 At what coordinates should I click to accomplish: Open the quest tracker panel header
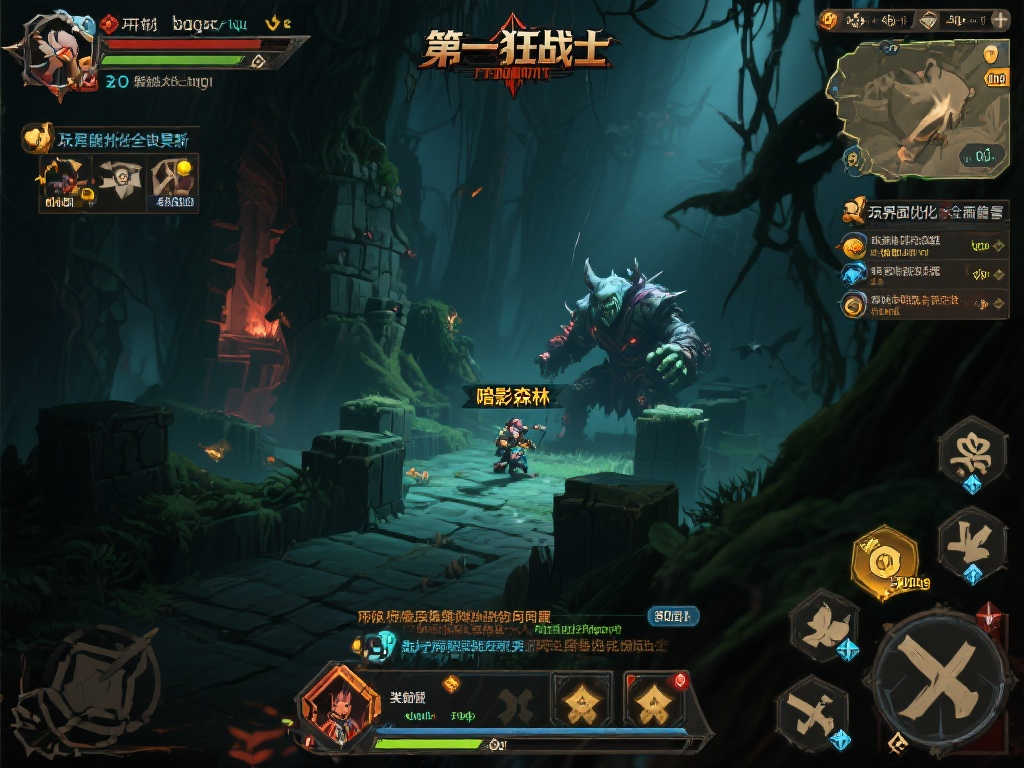pyautogui.click(x=923, y=212)
